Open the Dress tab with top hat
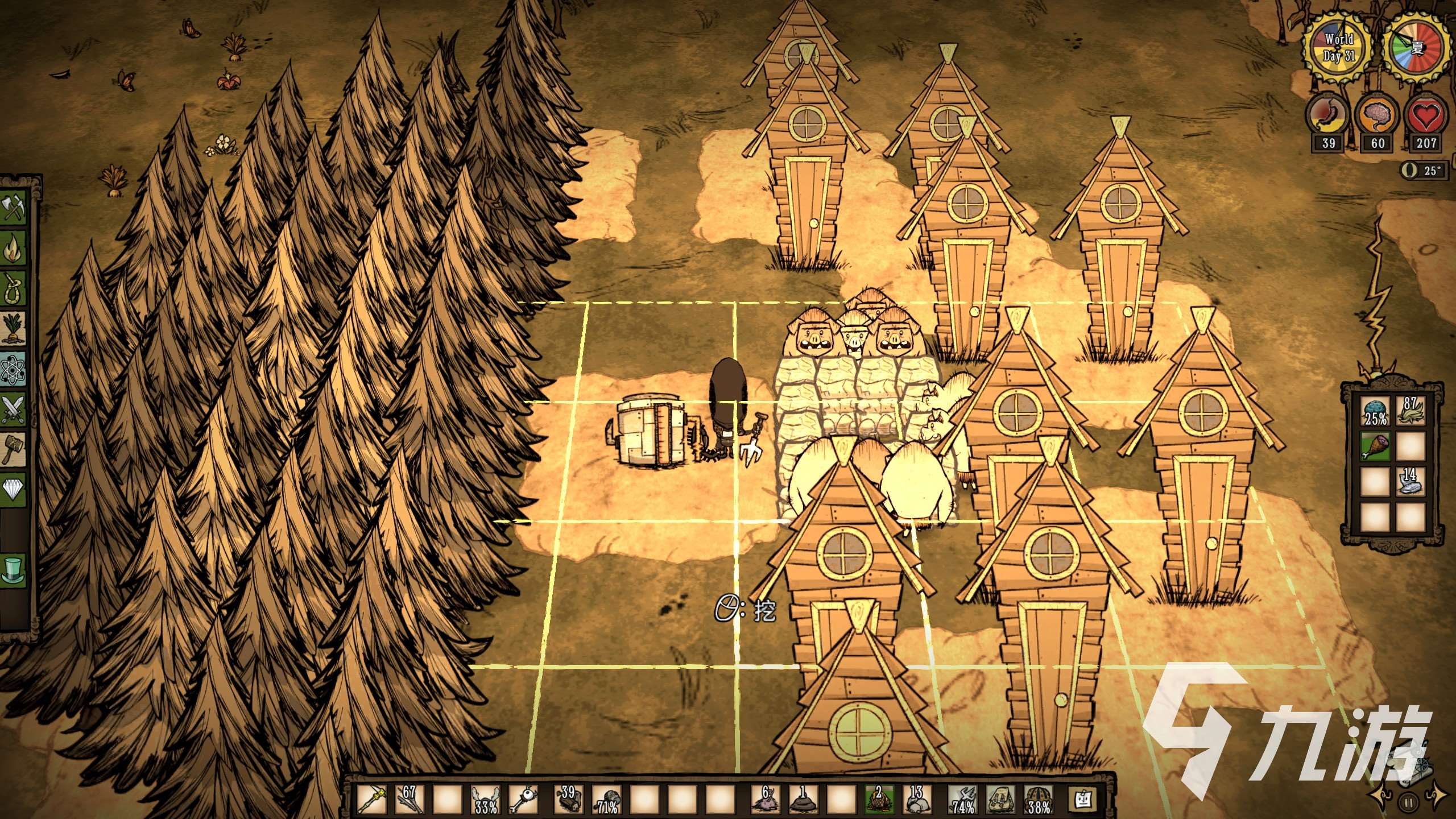This screenshot has height=819, width=1456. point(14,569)
